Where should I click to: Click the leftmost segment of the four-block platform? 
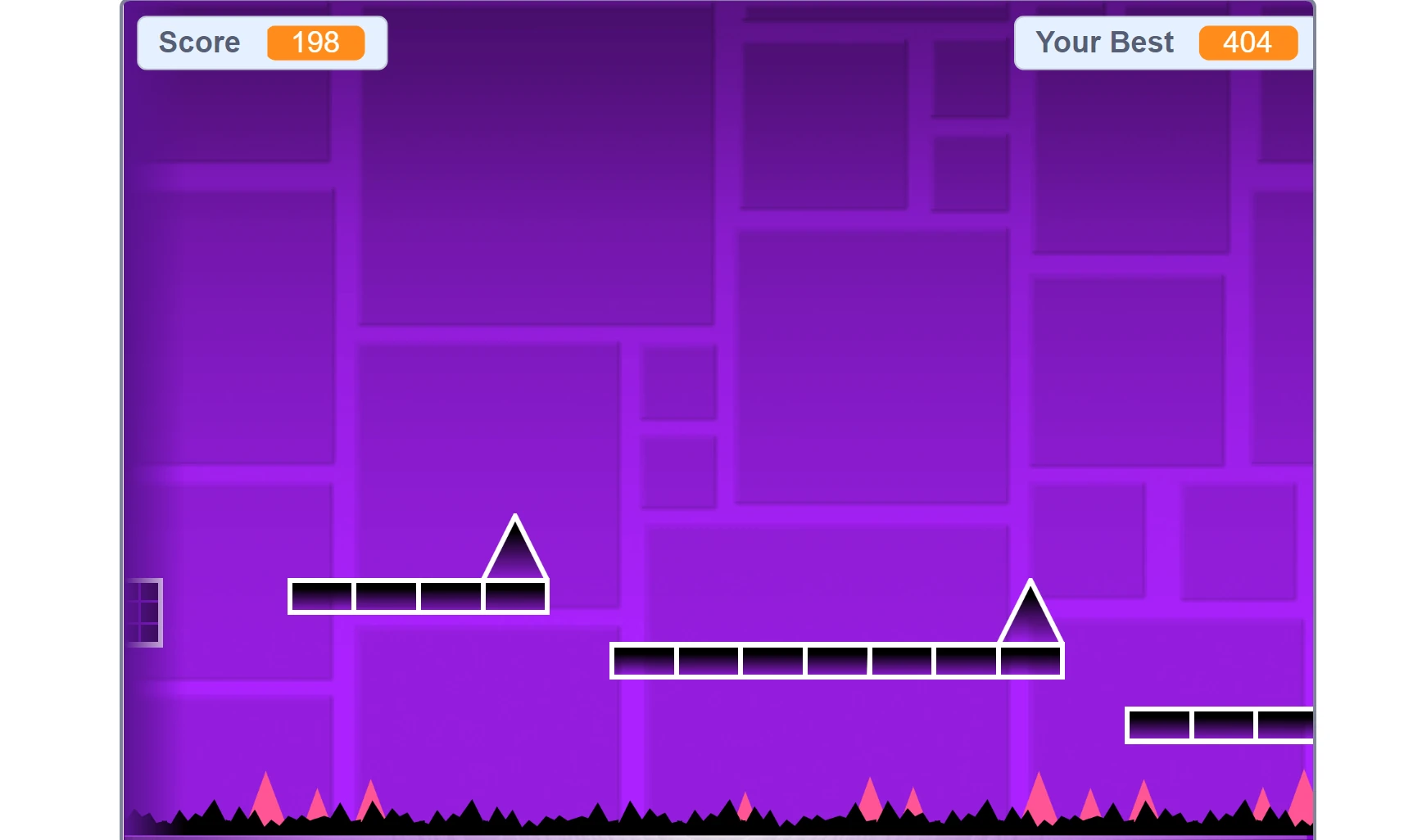(x=321, y=596)
